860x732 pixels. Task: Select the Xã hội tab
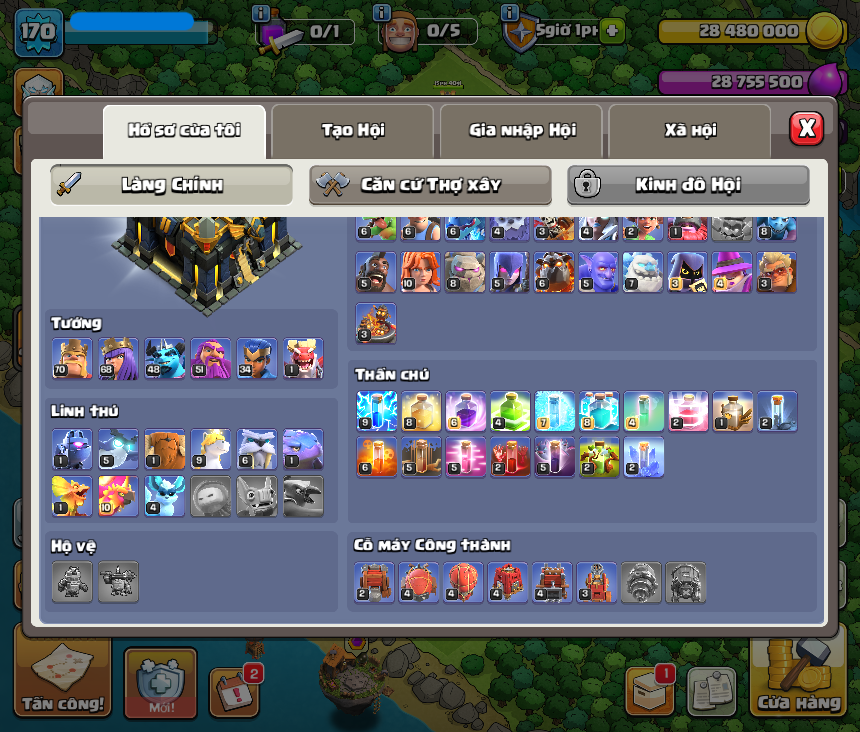[689, 130]
